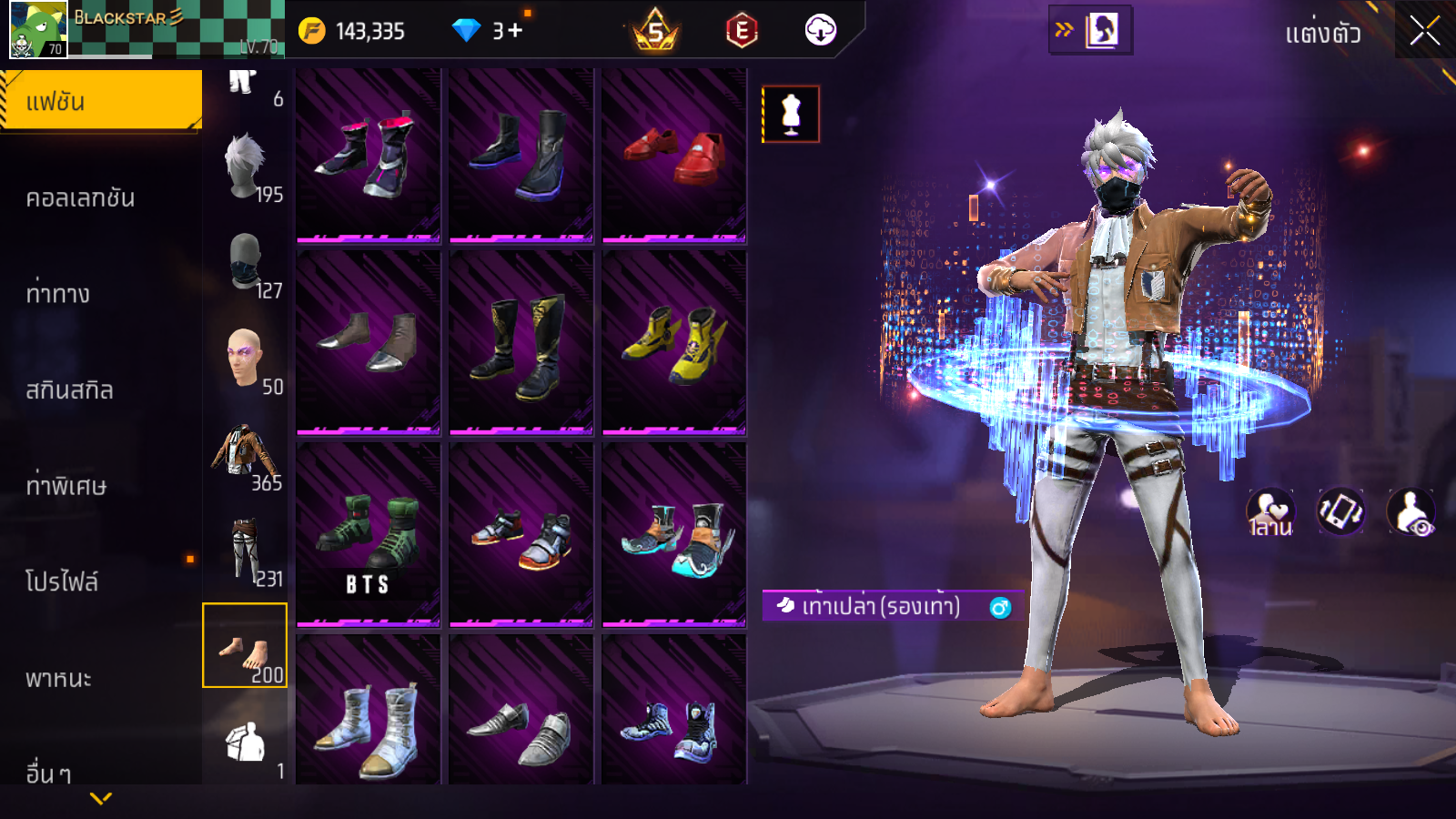Expand the side tabs with yellow arrow
1456x819 pixels.
tap(101, 798)
